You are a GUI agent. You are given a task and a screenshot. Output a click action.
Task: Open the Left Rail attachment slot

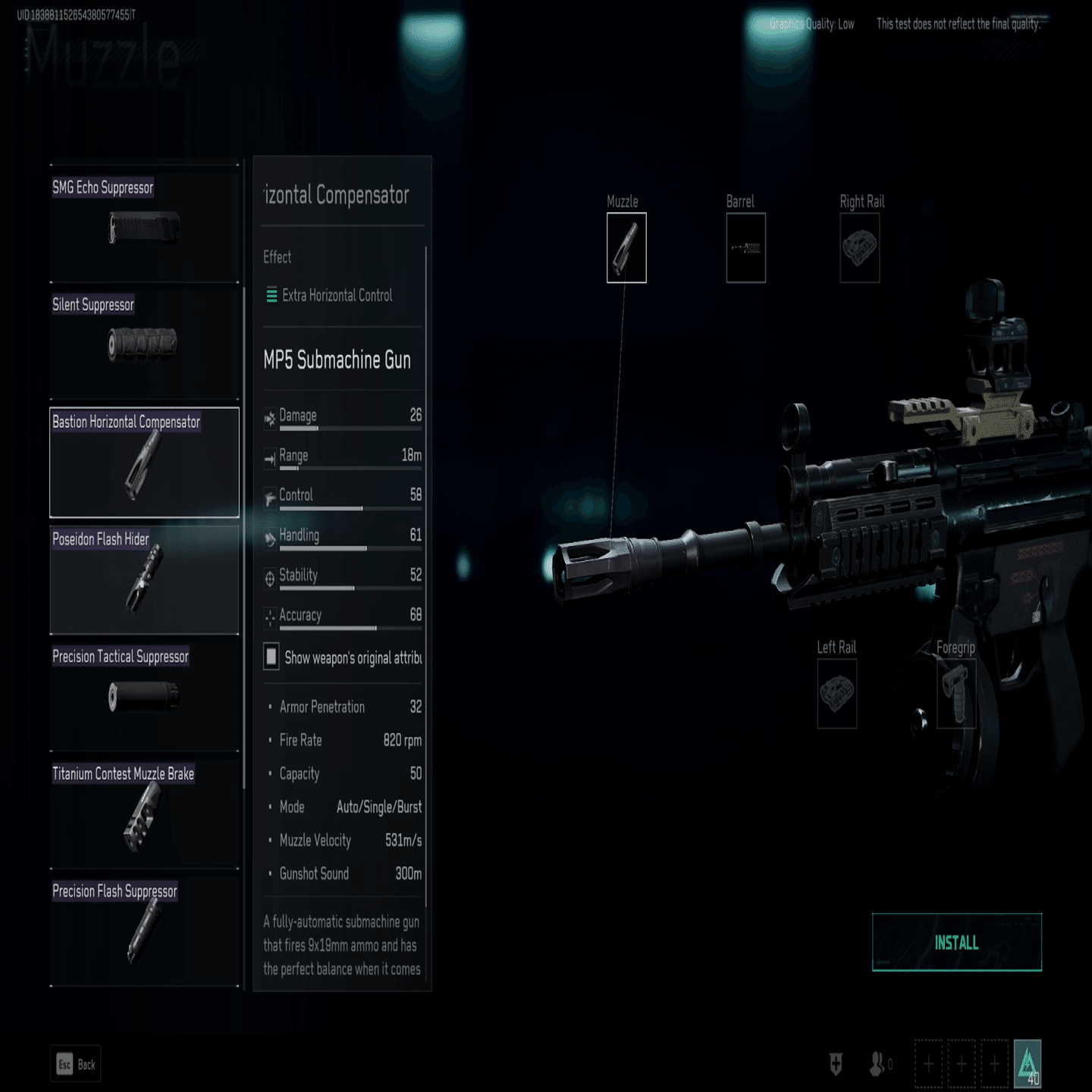[x=836, y=693]
